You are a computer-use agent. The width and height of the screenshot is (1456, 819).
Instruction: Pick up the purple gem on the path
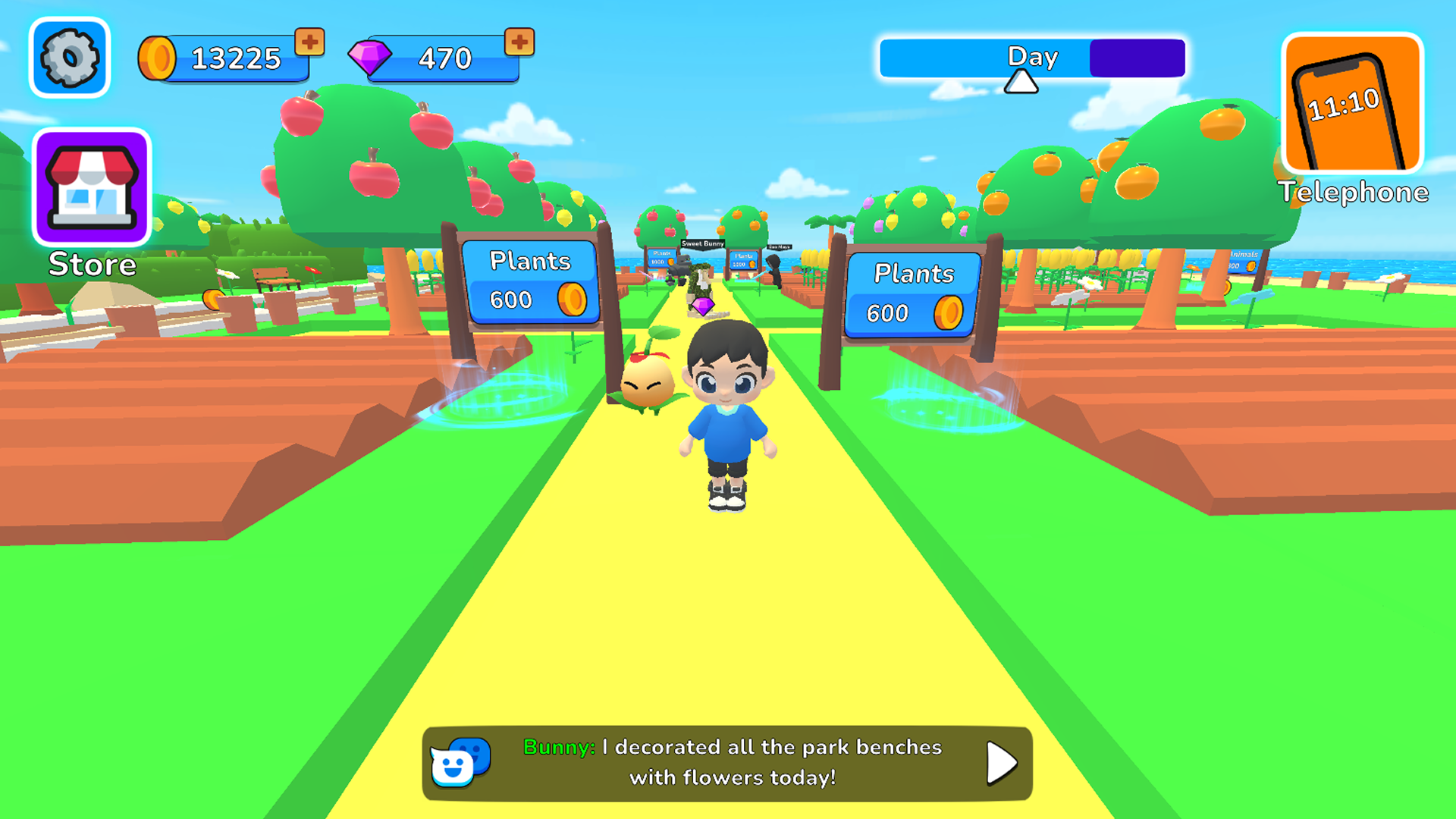(x=703, y=308)
